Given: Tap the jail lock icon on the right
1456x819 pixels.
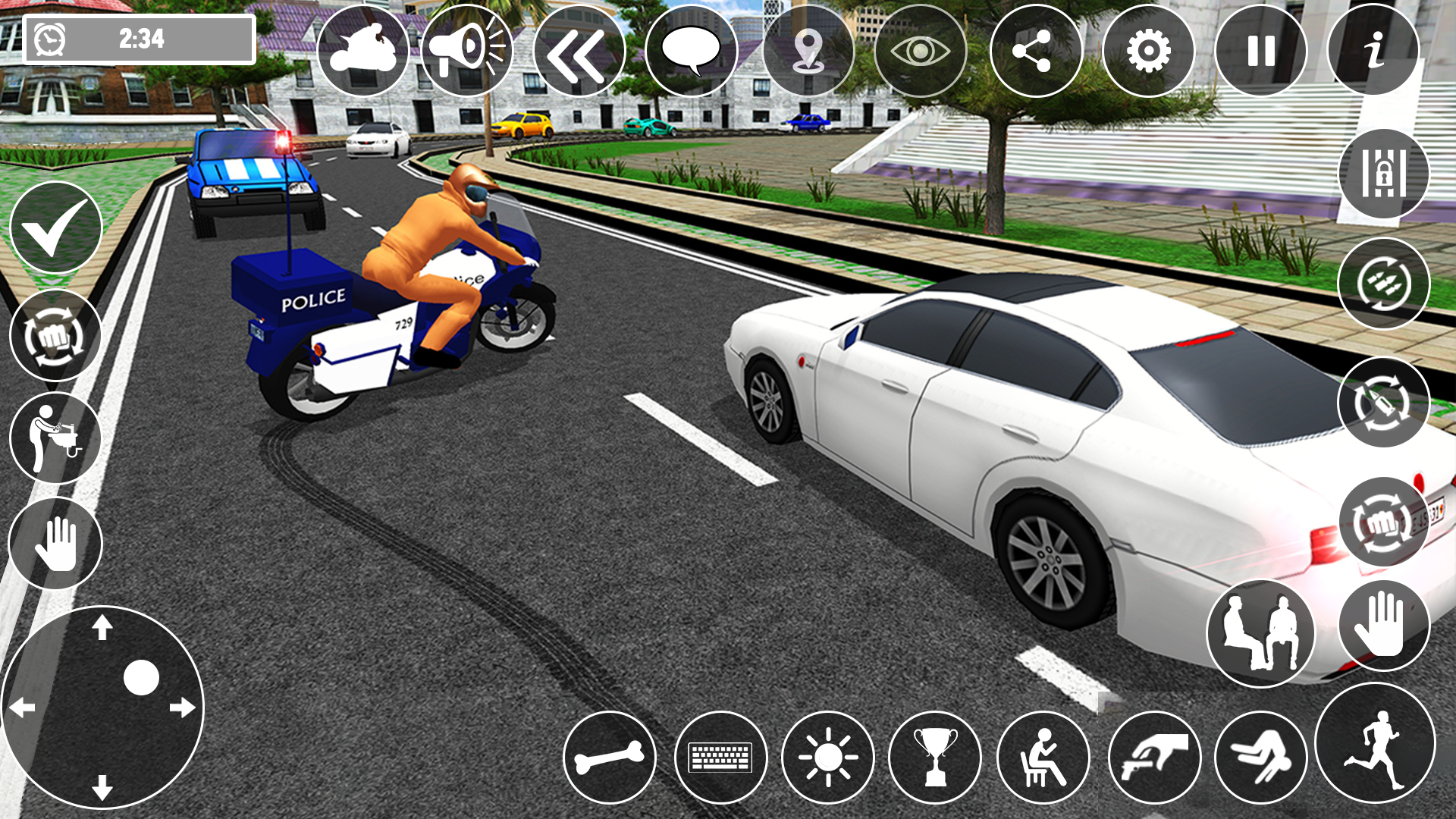Looking at the screenshot, I should (x=1383, y=173).
